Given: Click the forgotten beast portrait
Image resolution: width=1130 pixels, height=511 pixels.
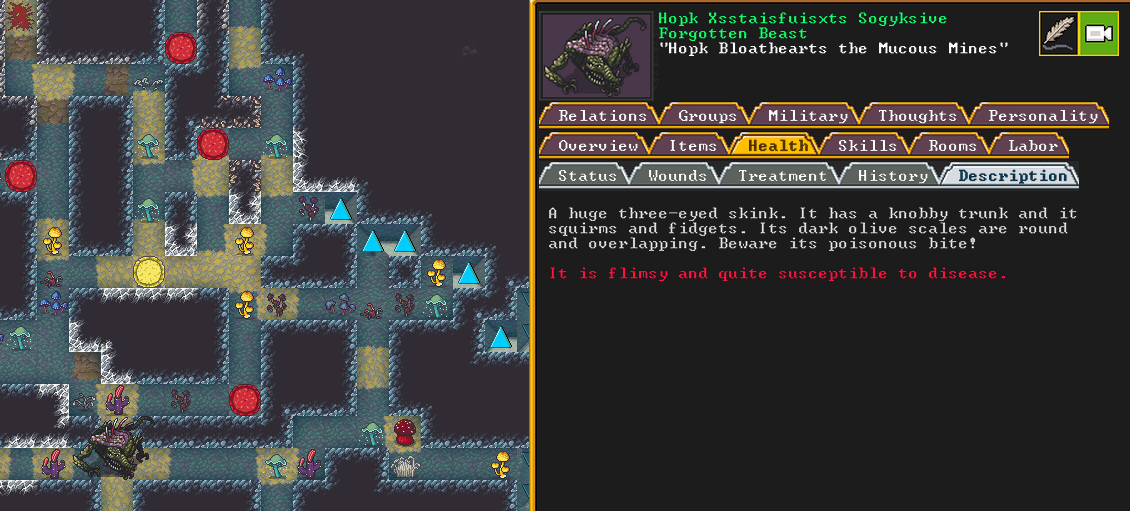Looking at the screenshot, I should [x=595, y=55].
